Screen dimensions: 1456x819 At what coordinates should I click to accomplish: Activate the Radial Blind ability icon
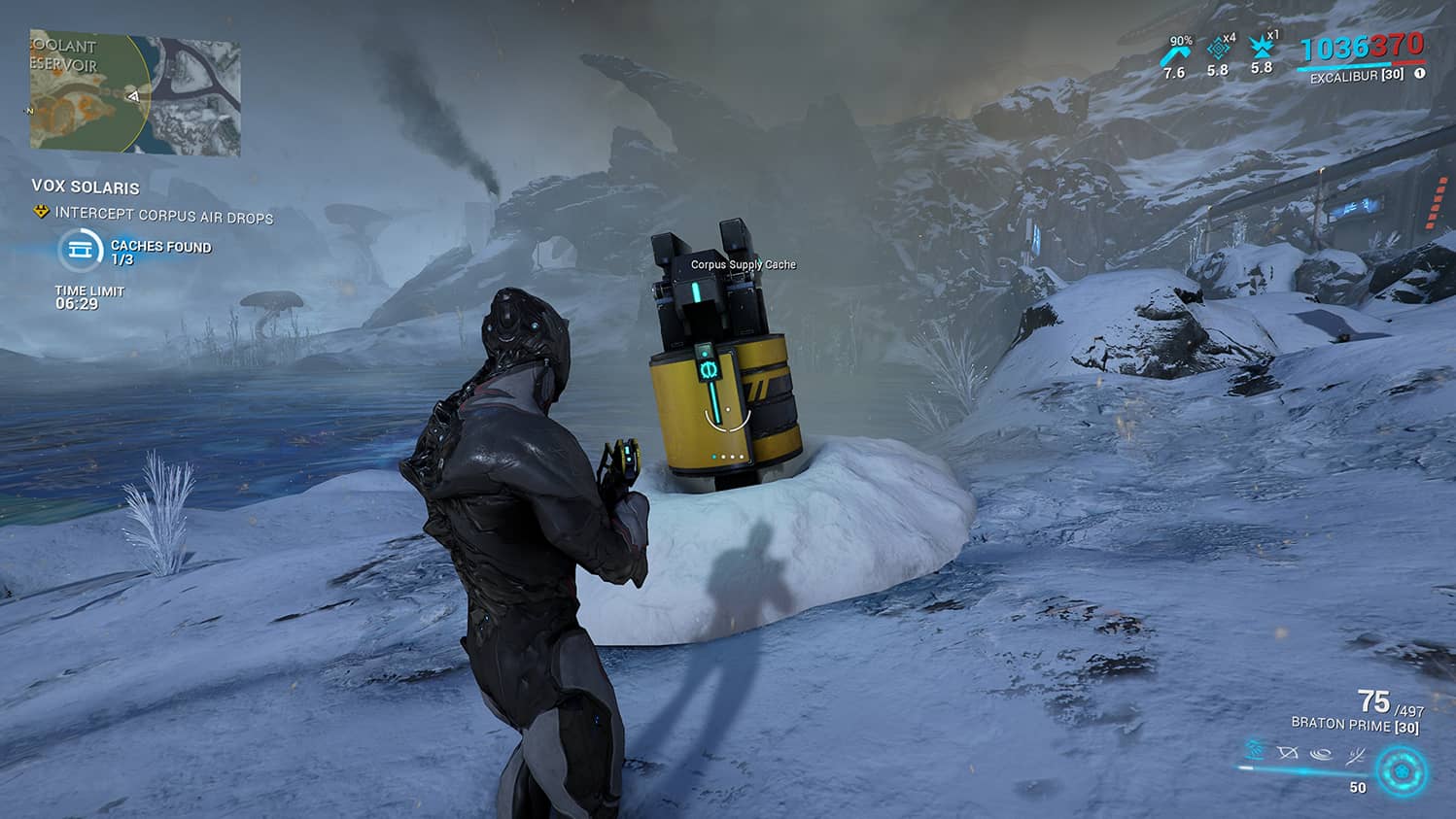(x=1288, y=752)
